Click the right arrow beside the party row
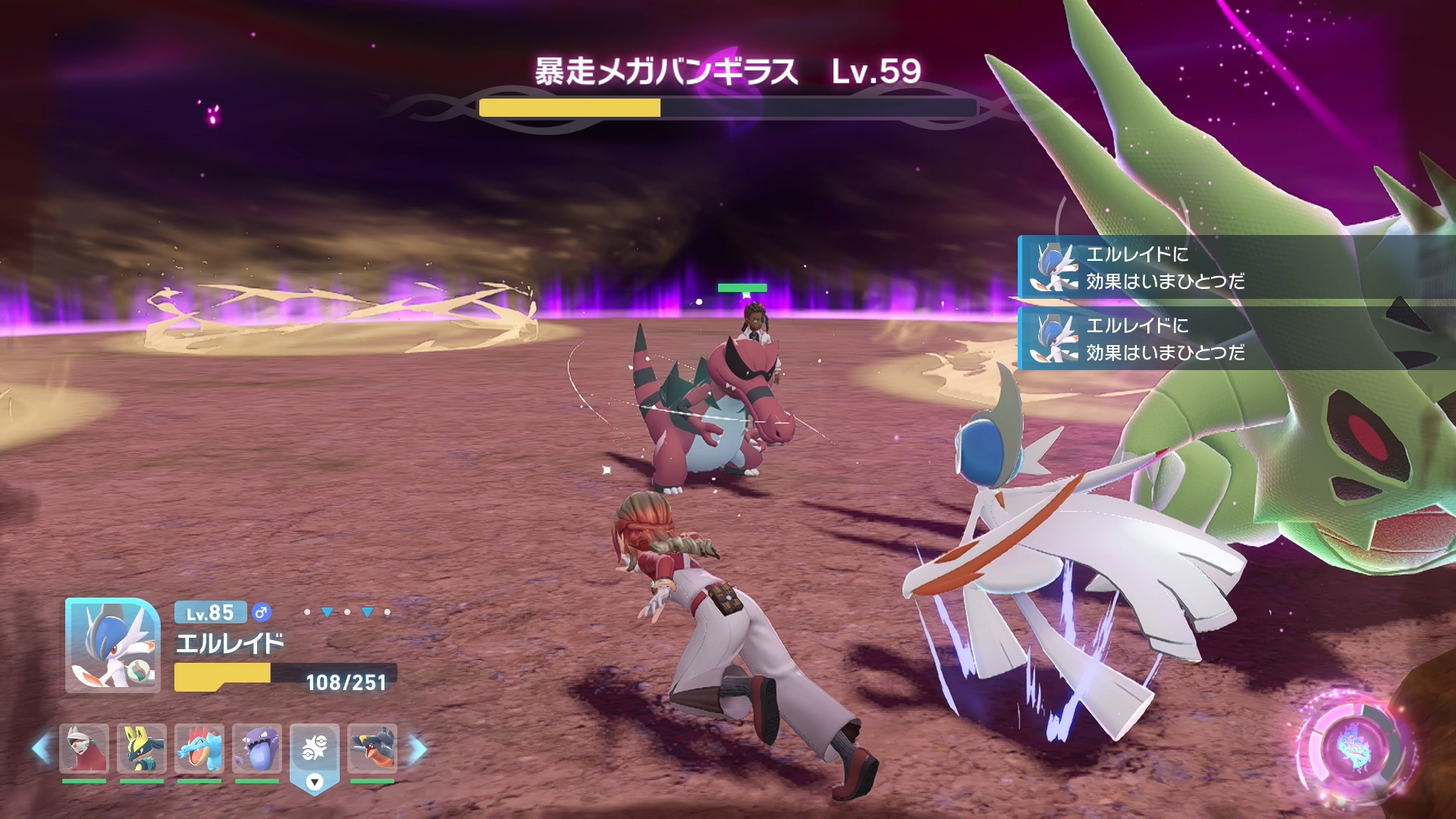The height and width of the screenshot is (819, 1456). point(418,749)
